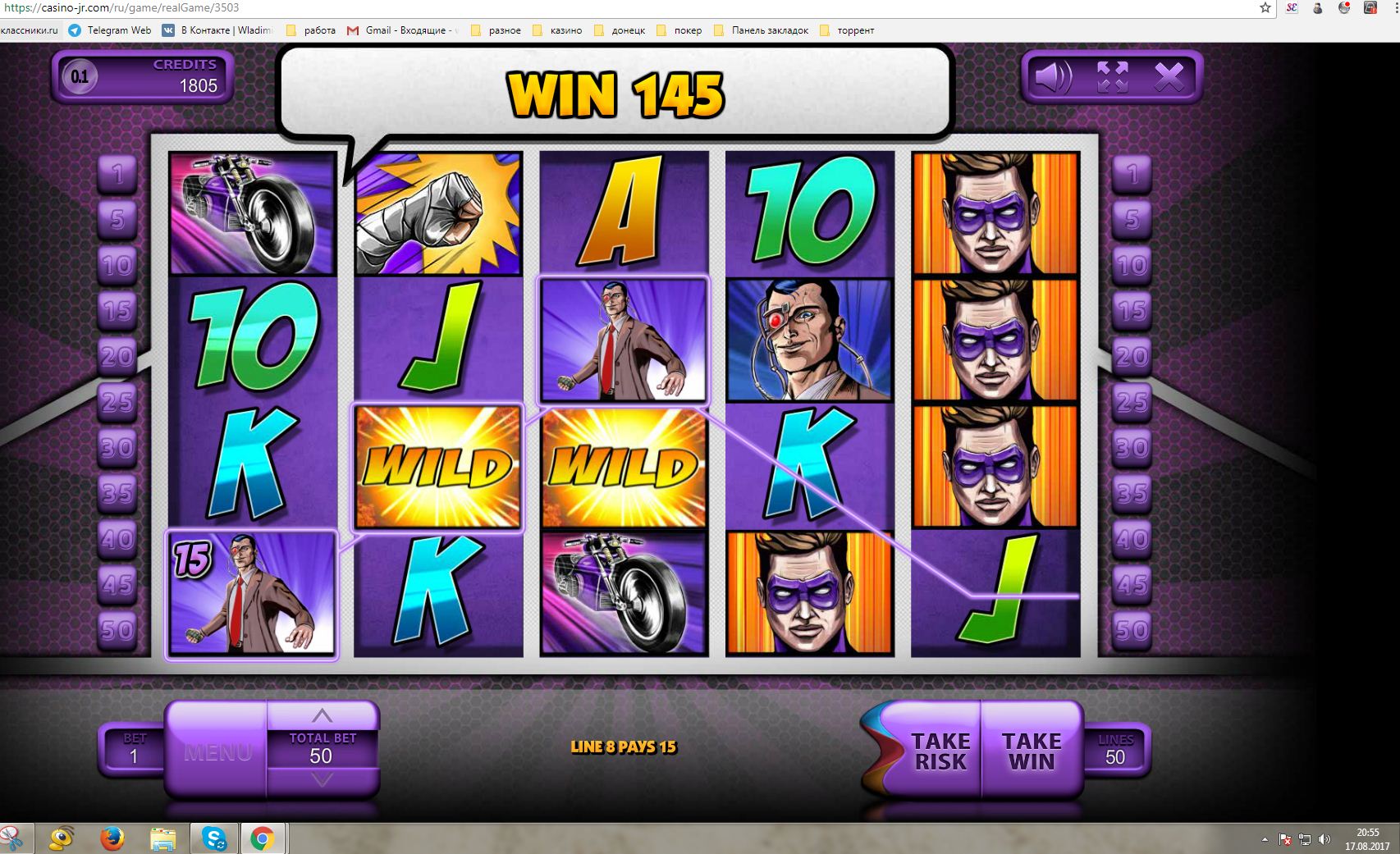
Task: Decrease total bet with down arrow
Action: point(322,779)
